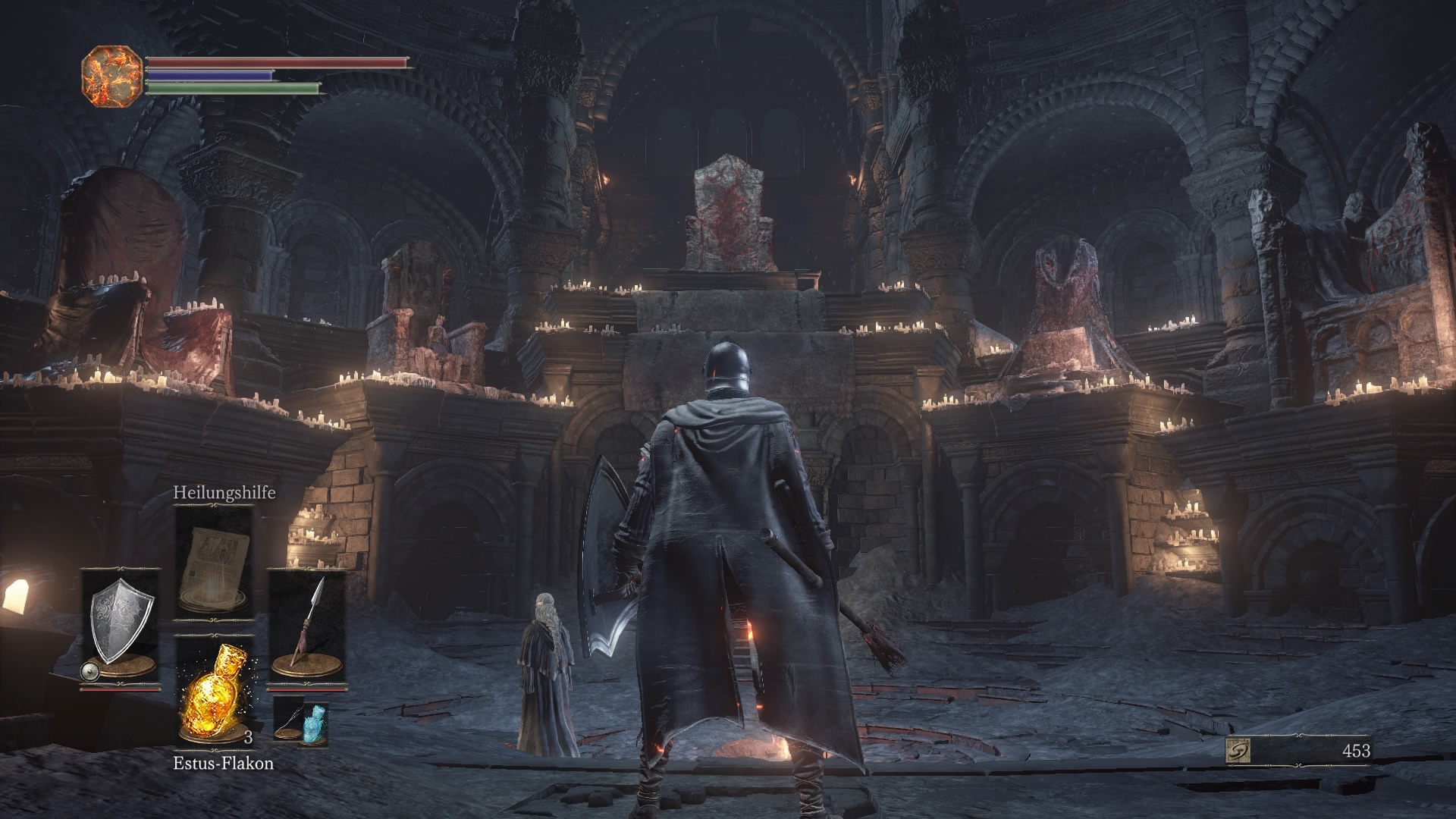Click the souls counter emblem icon
The image size is (1456, 819).
point(1238,751)
